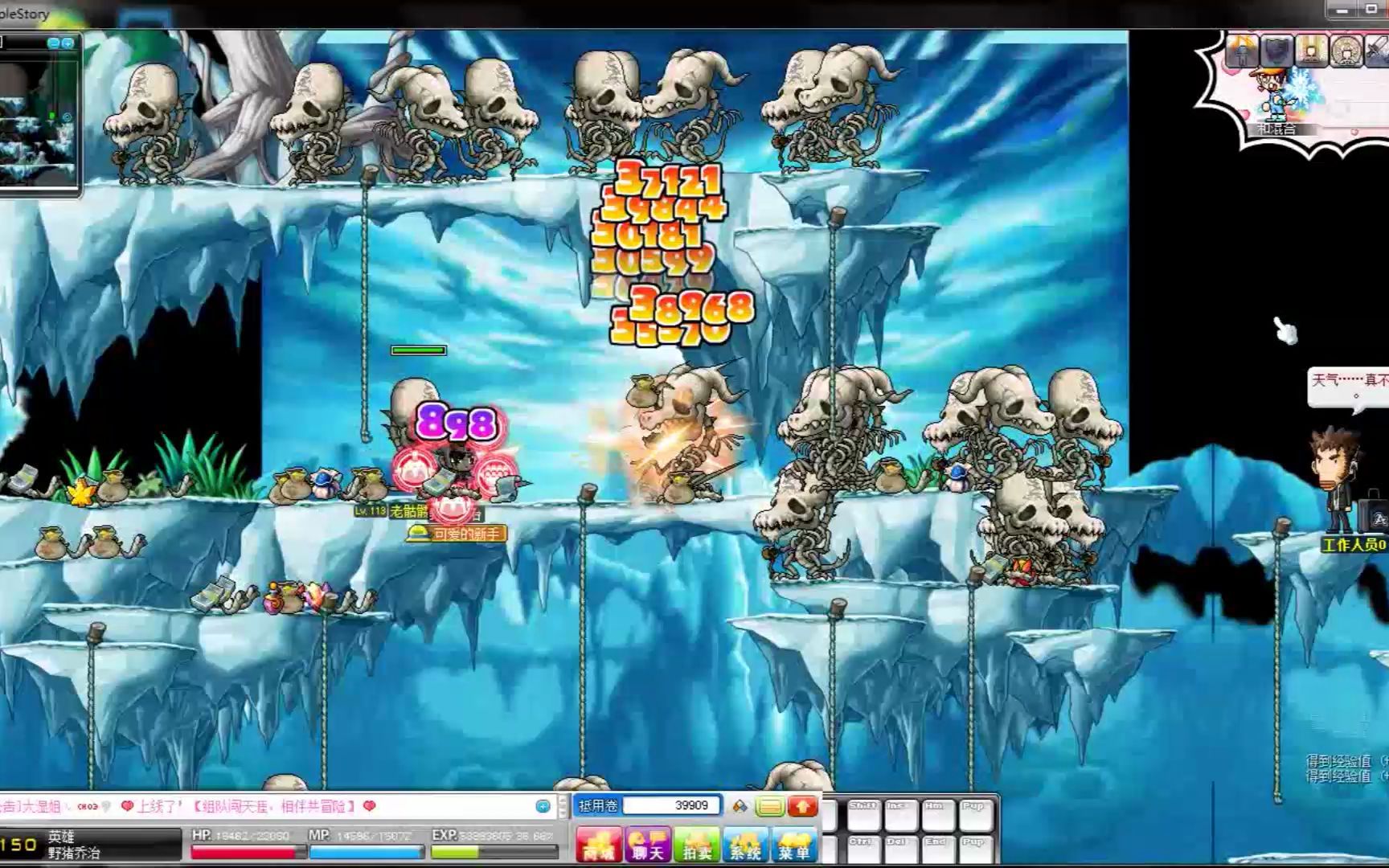1389x868 pixels.
Task: Minimize the minimap with minus button
Action: click(53, 43)
